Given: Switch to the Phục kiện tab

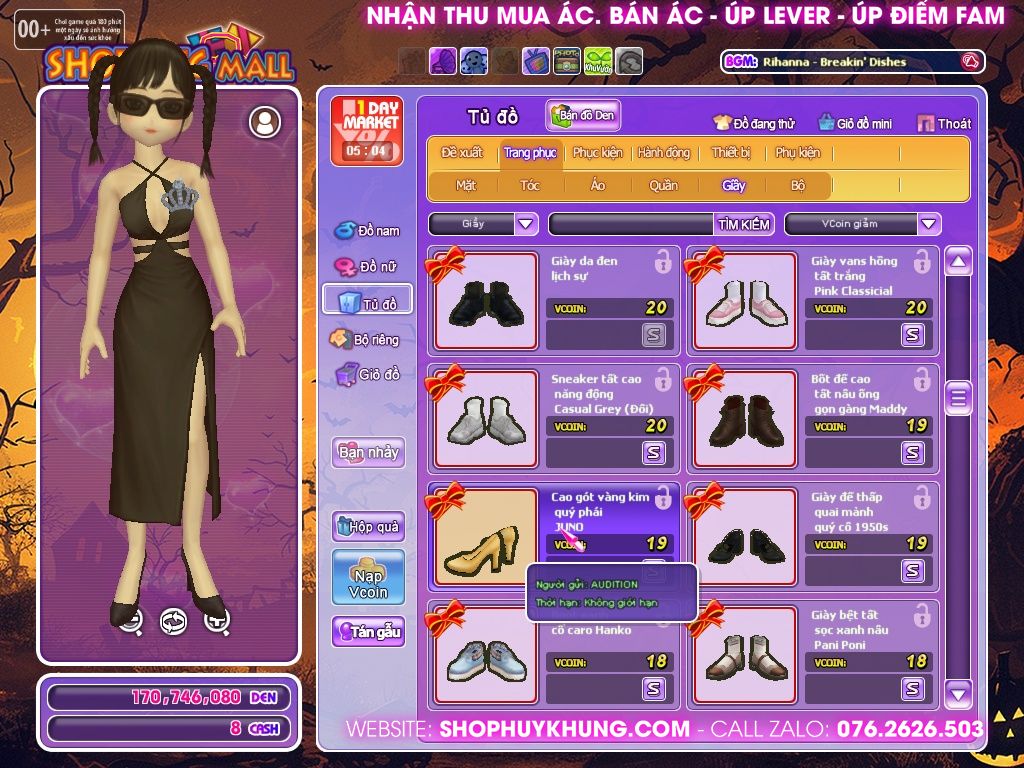Looking at the screenshot, I should coord(597,153).
